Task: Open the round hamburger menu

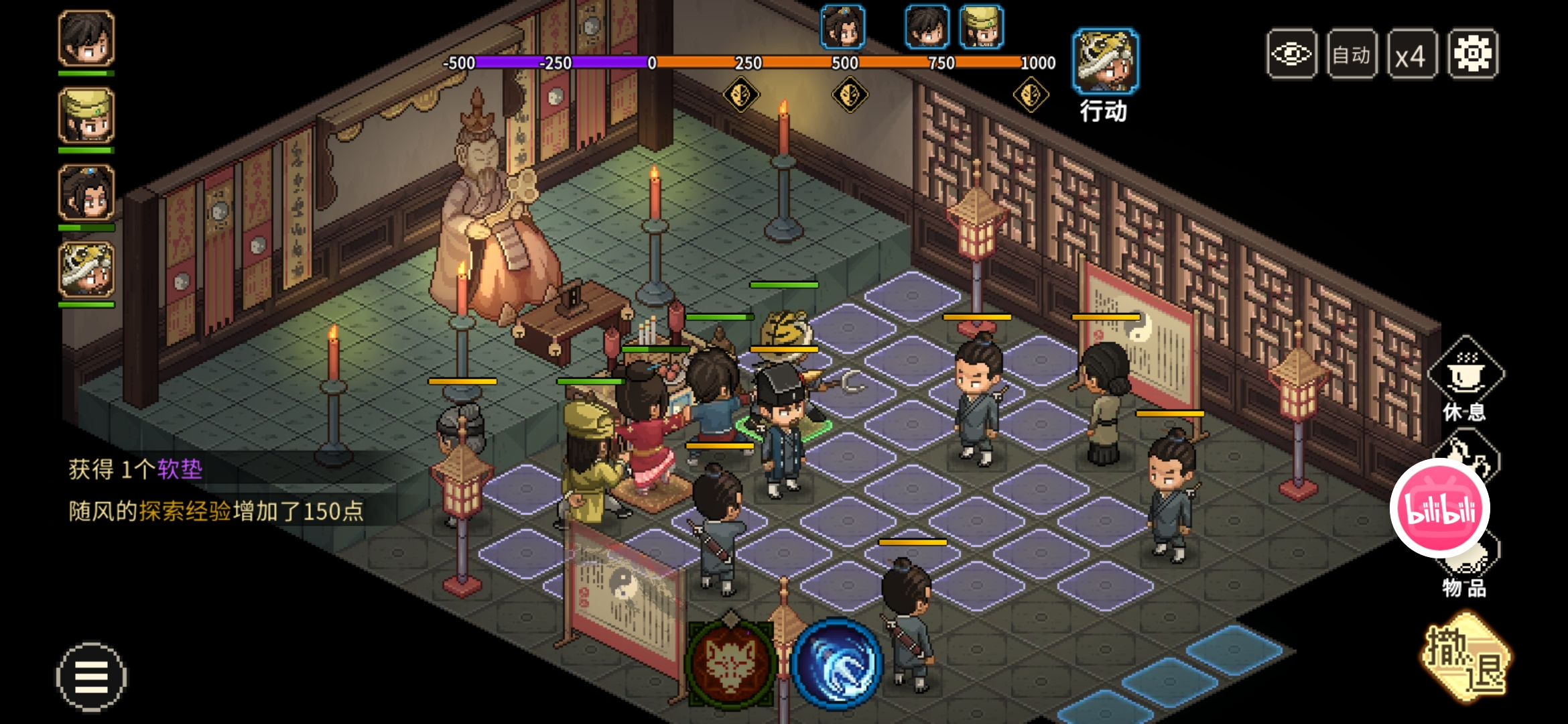Action: point(91,676)
